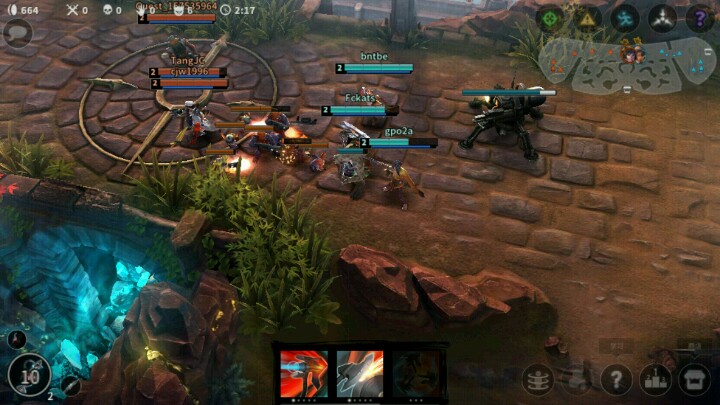This screenshot has width=720, height=405.
Task: Use the second ability with rocket icon
Action: point(360,373)
